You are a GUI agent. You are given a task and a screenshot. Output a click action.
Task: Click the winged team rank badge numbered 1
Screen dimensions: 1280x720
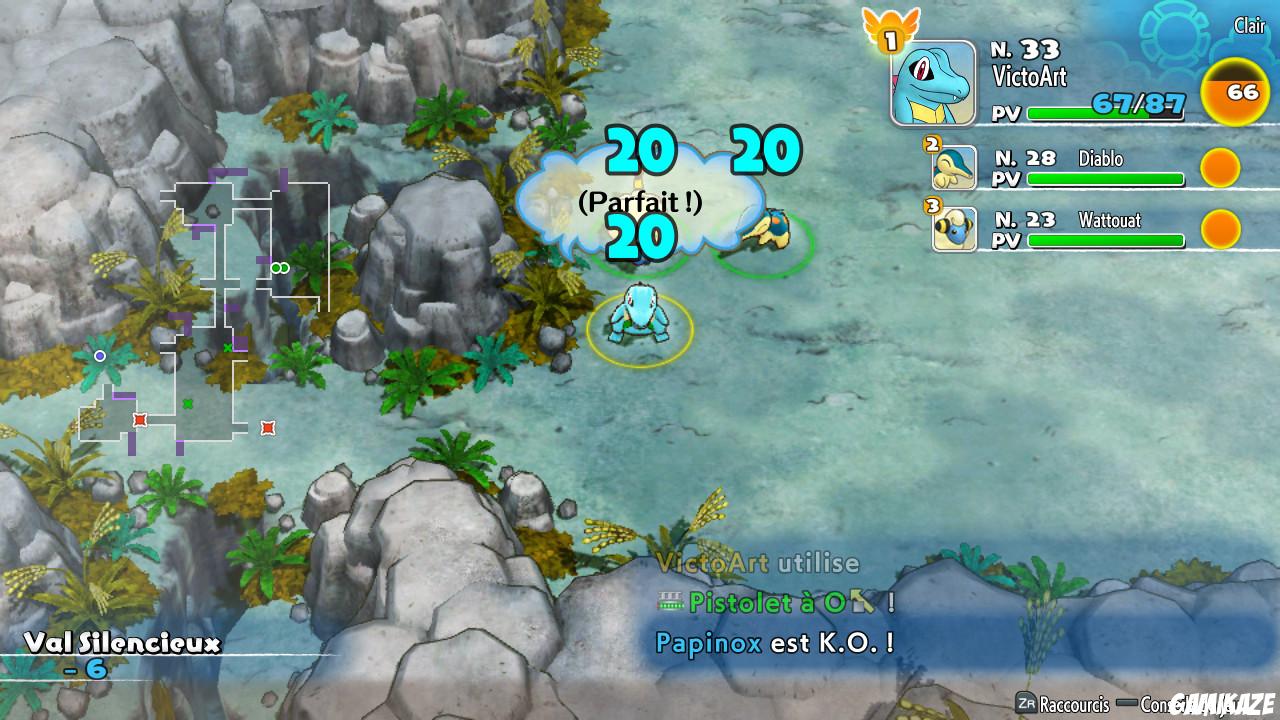click(x=889, y=35)
